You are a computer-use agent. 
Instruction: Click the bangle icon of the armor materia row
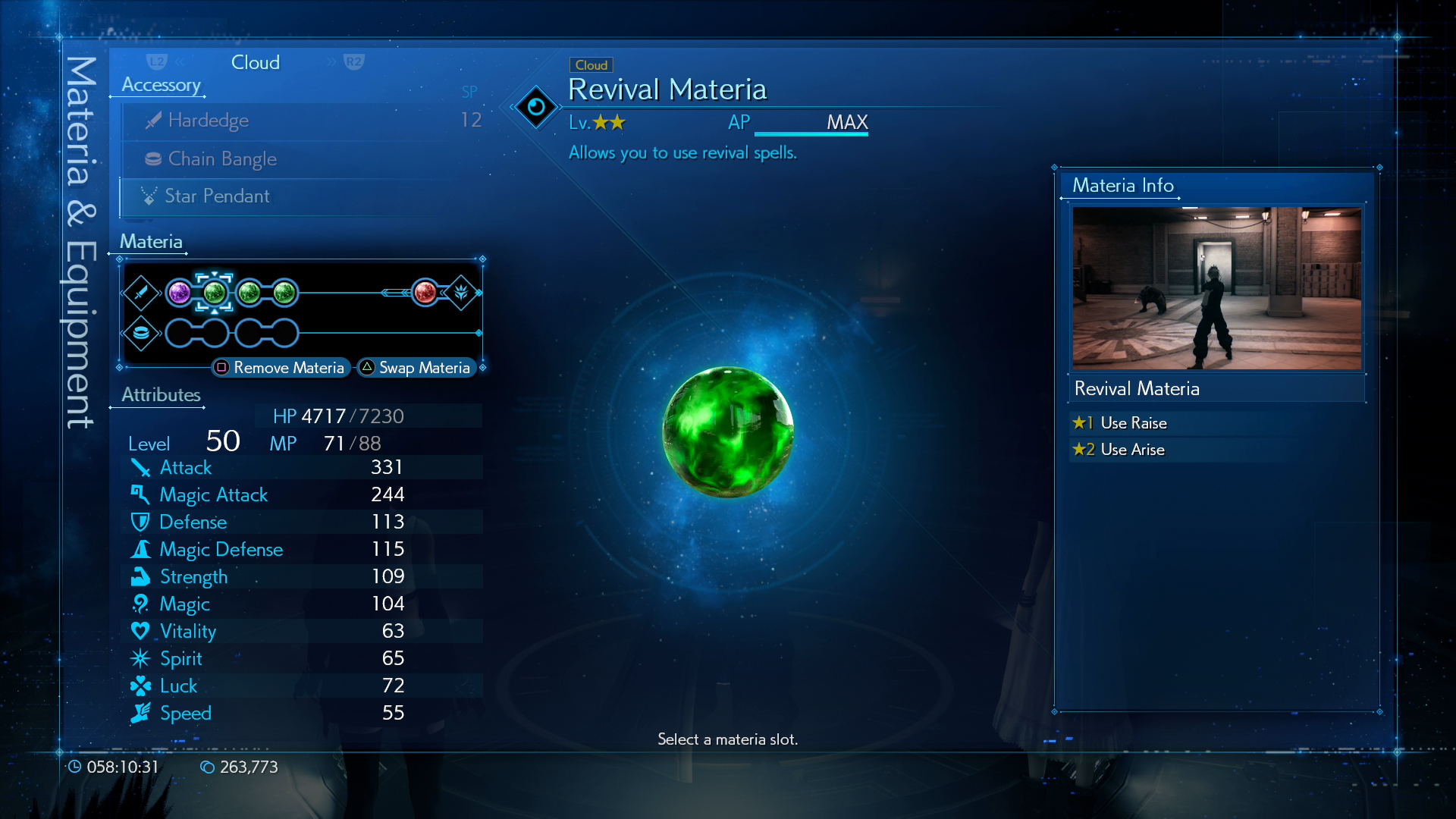141,333
